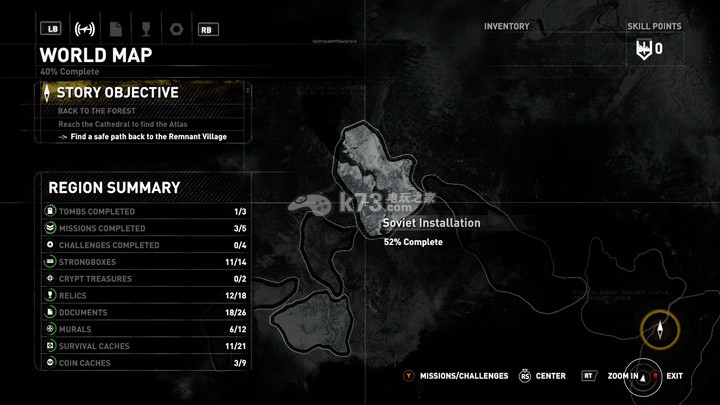The image size is (720, 405).
Task: Select the Murals summary row
Action: (x=145, y=329)
